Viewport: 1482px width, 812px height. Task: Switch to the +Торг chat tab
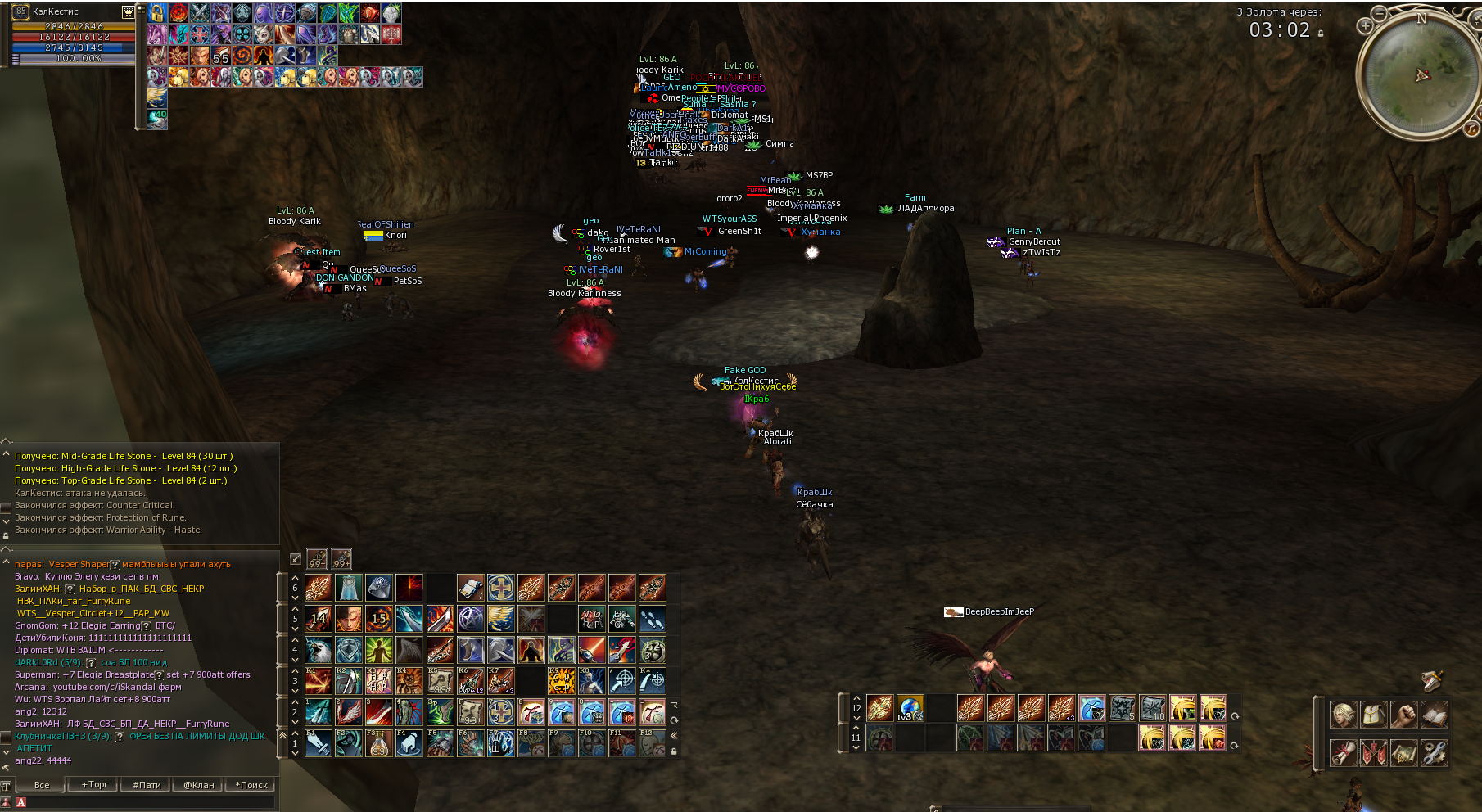point(94,785)
